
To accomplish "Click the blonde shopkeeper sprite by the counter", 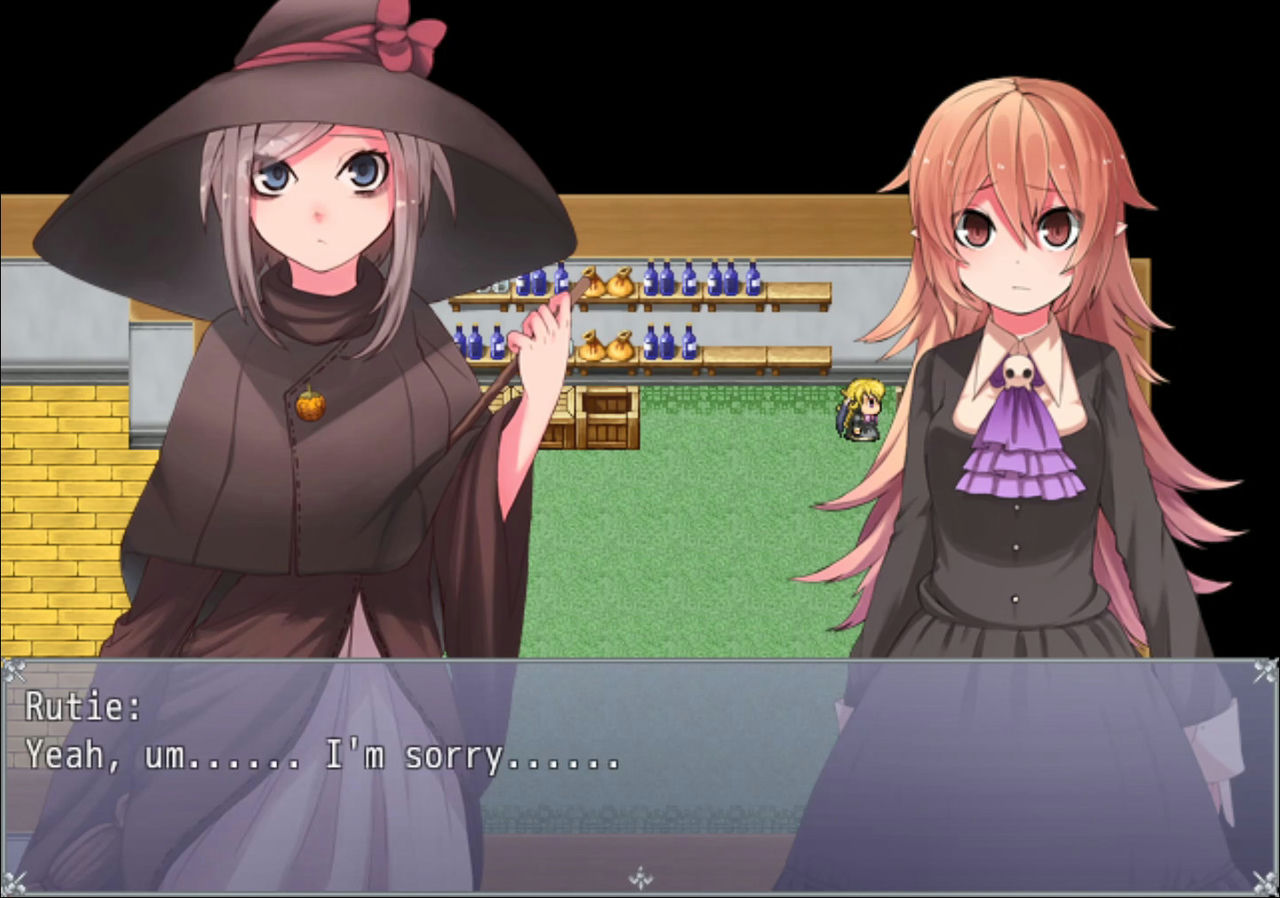I will tap(862, 408).
